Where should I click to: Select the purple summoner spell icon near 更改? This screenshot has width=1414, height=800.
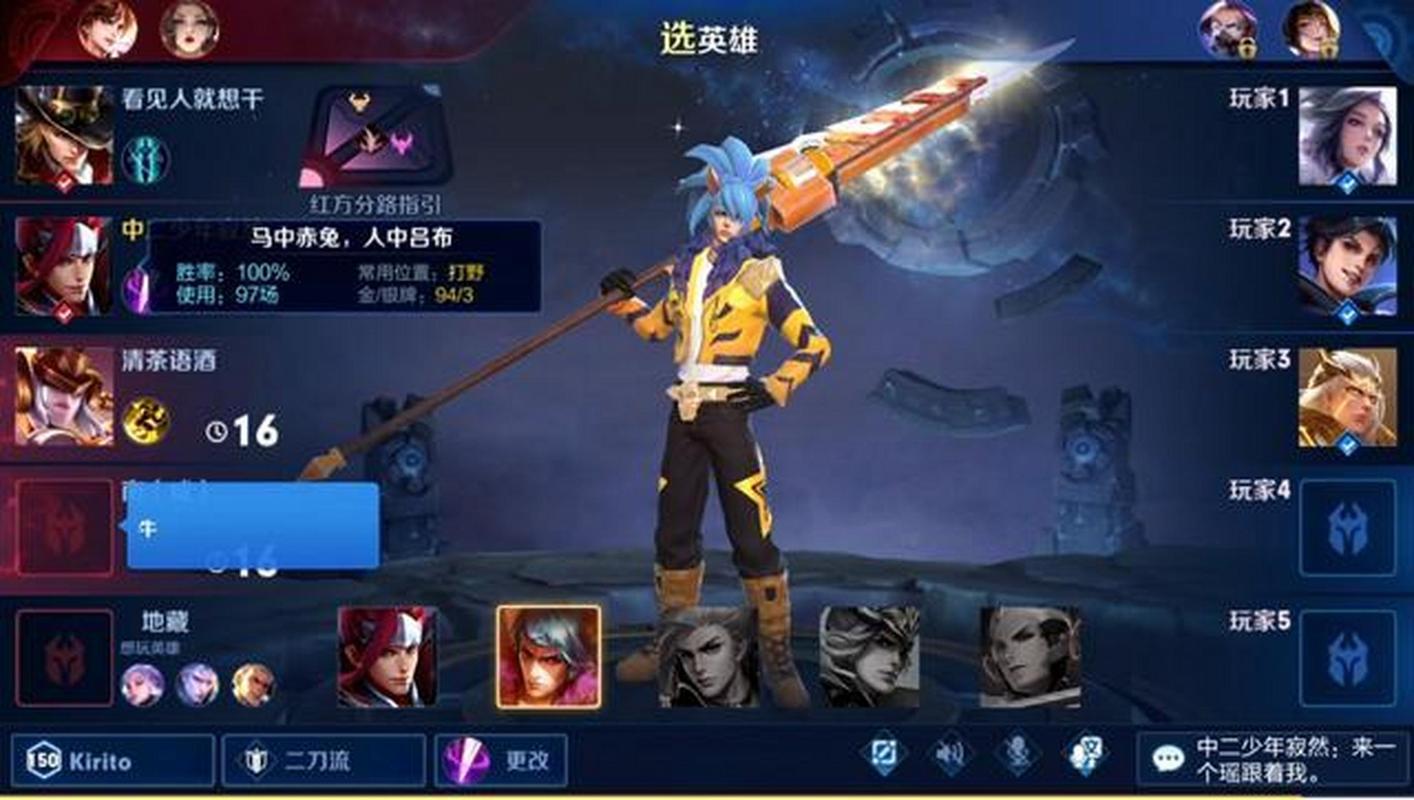(x=466, y=763)
